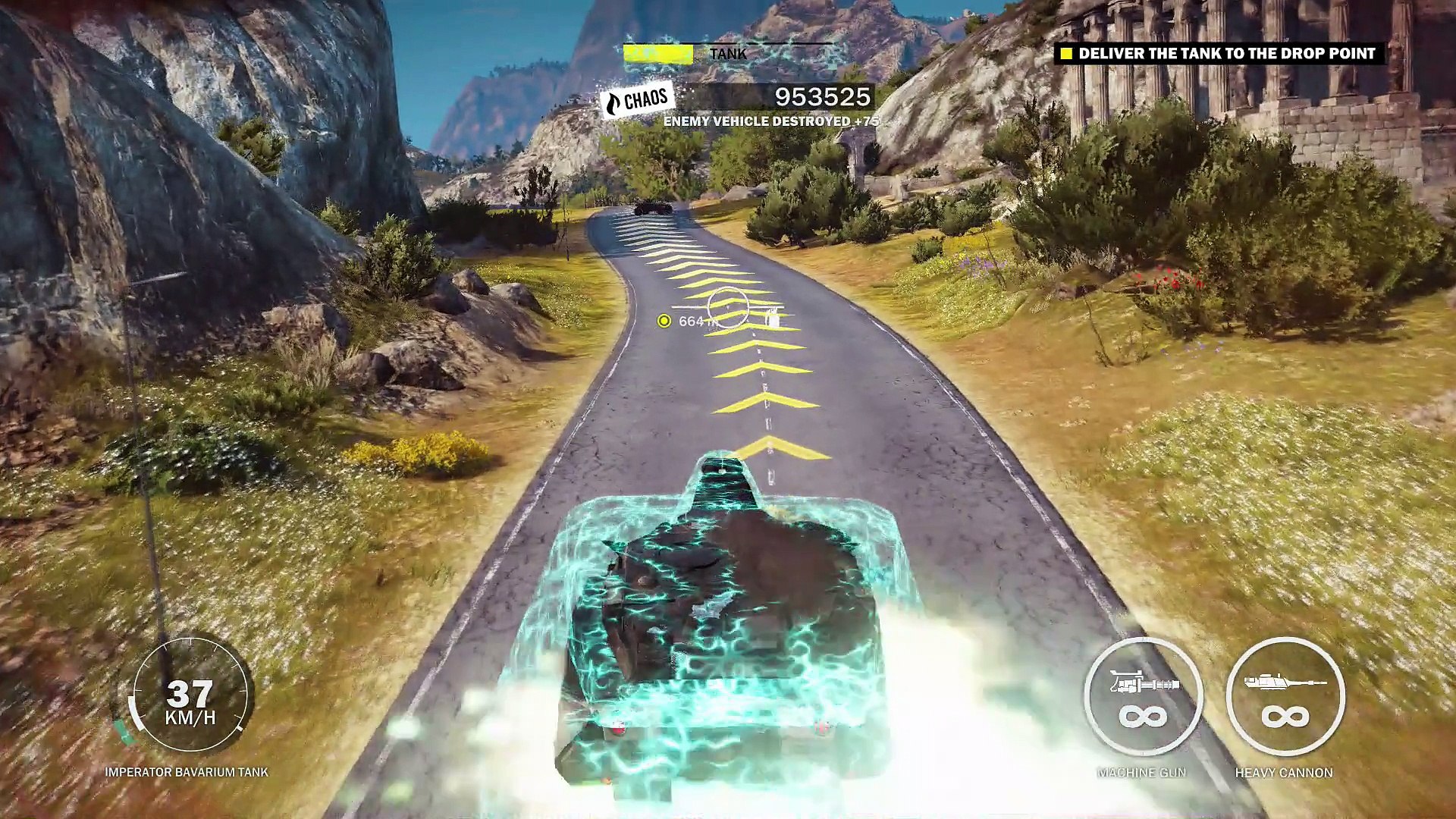The image size is (1456, 819).
Task: Select the Machine Gun weapon icon
Action: [1143, 697]
